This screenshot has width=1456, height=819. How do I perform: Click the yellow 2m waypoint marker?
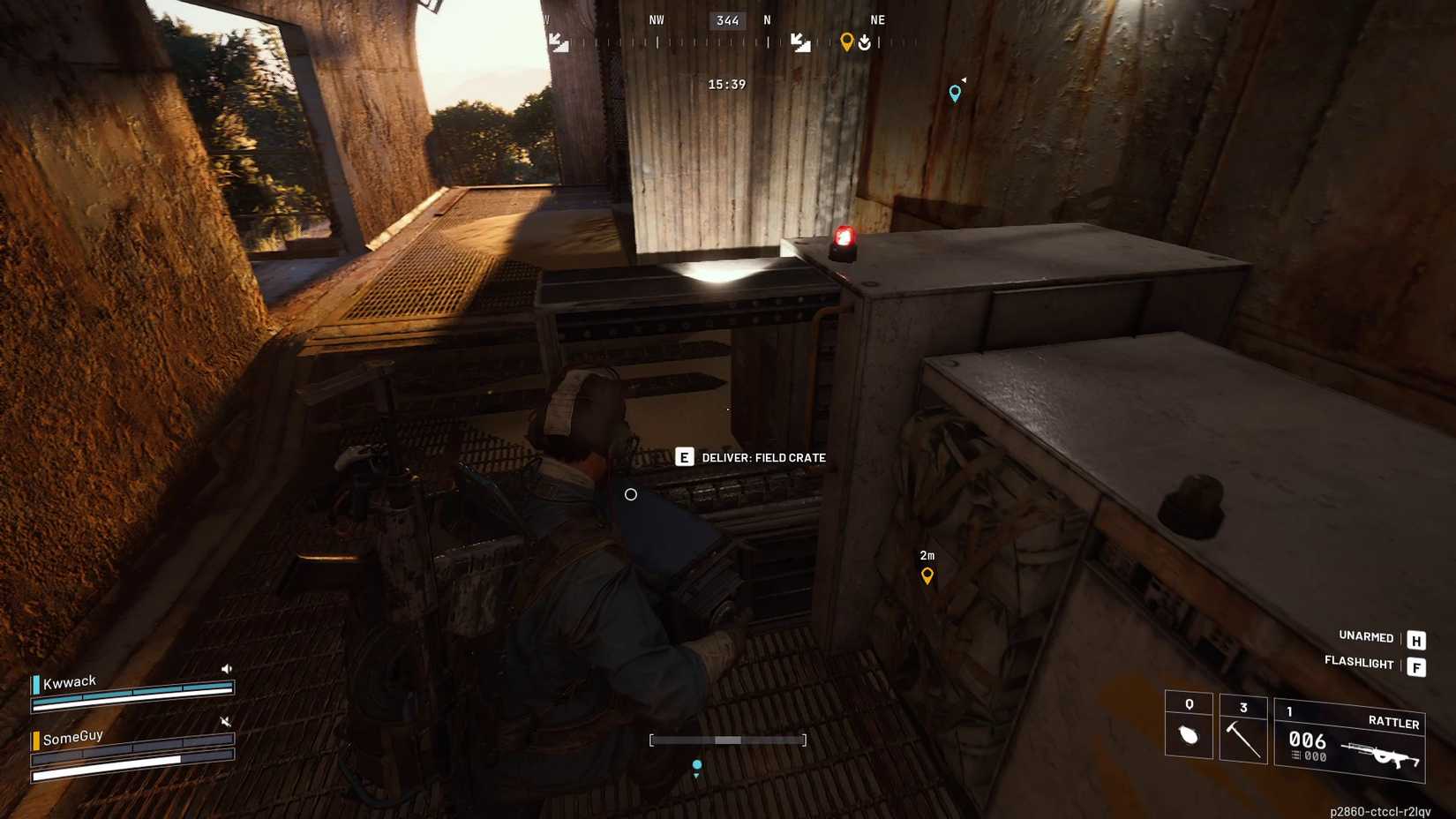point(927,575)
